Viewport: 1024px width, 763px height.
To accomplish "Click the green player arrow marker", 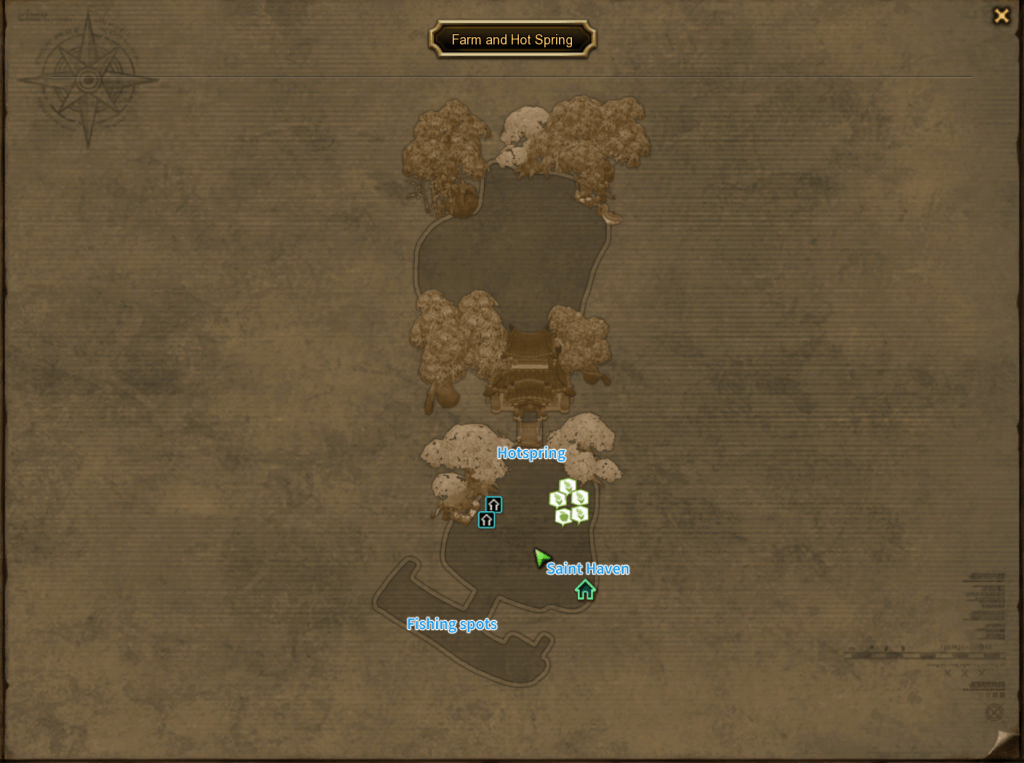I will click(542, 557).
